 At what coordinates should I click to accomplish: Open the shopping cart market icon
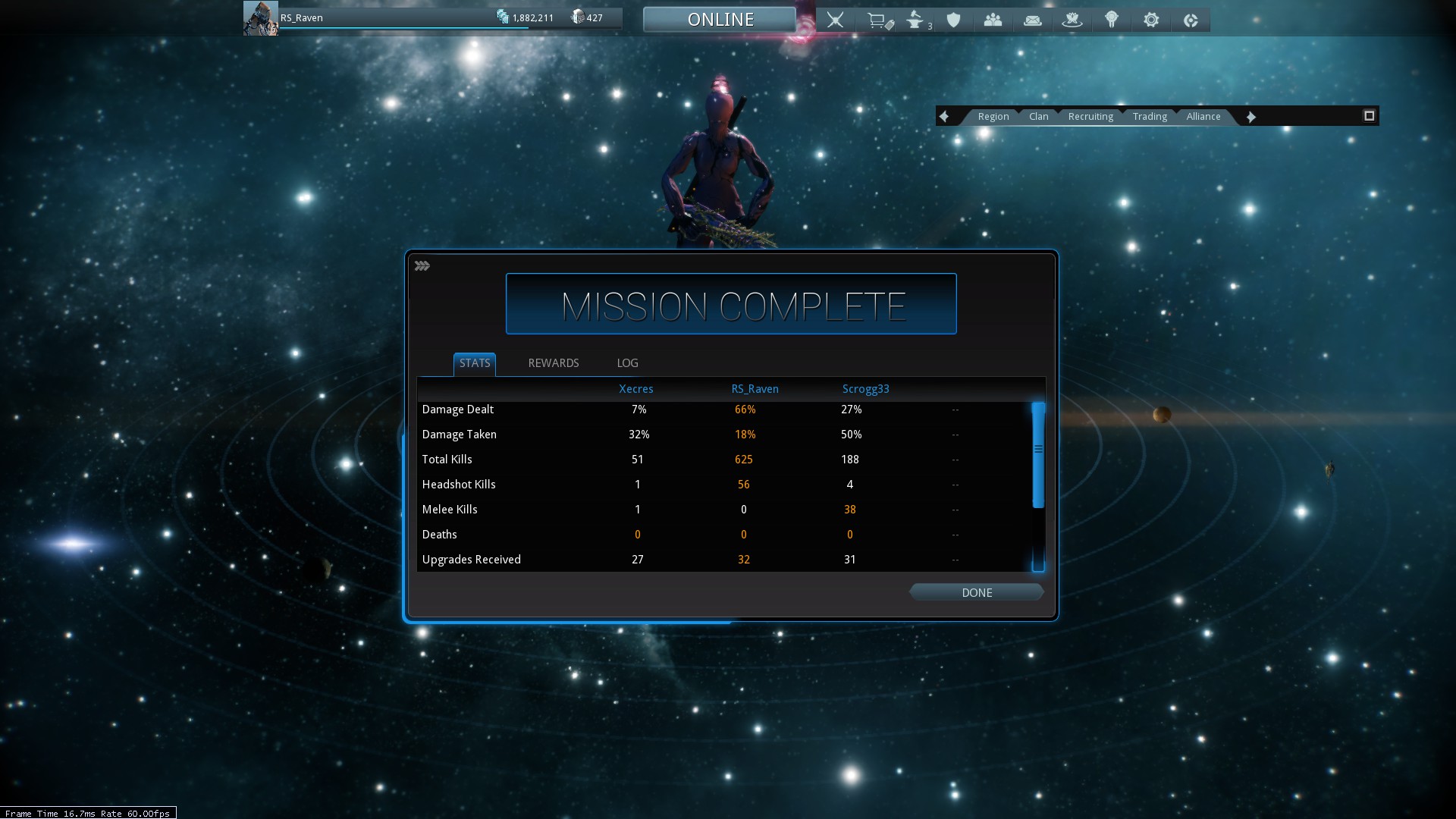[878, 20]
